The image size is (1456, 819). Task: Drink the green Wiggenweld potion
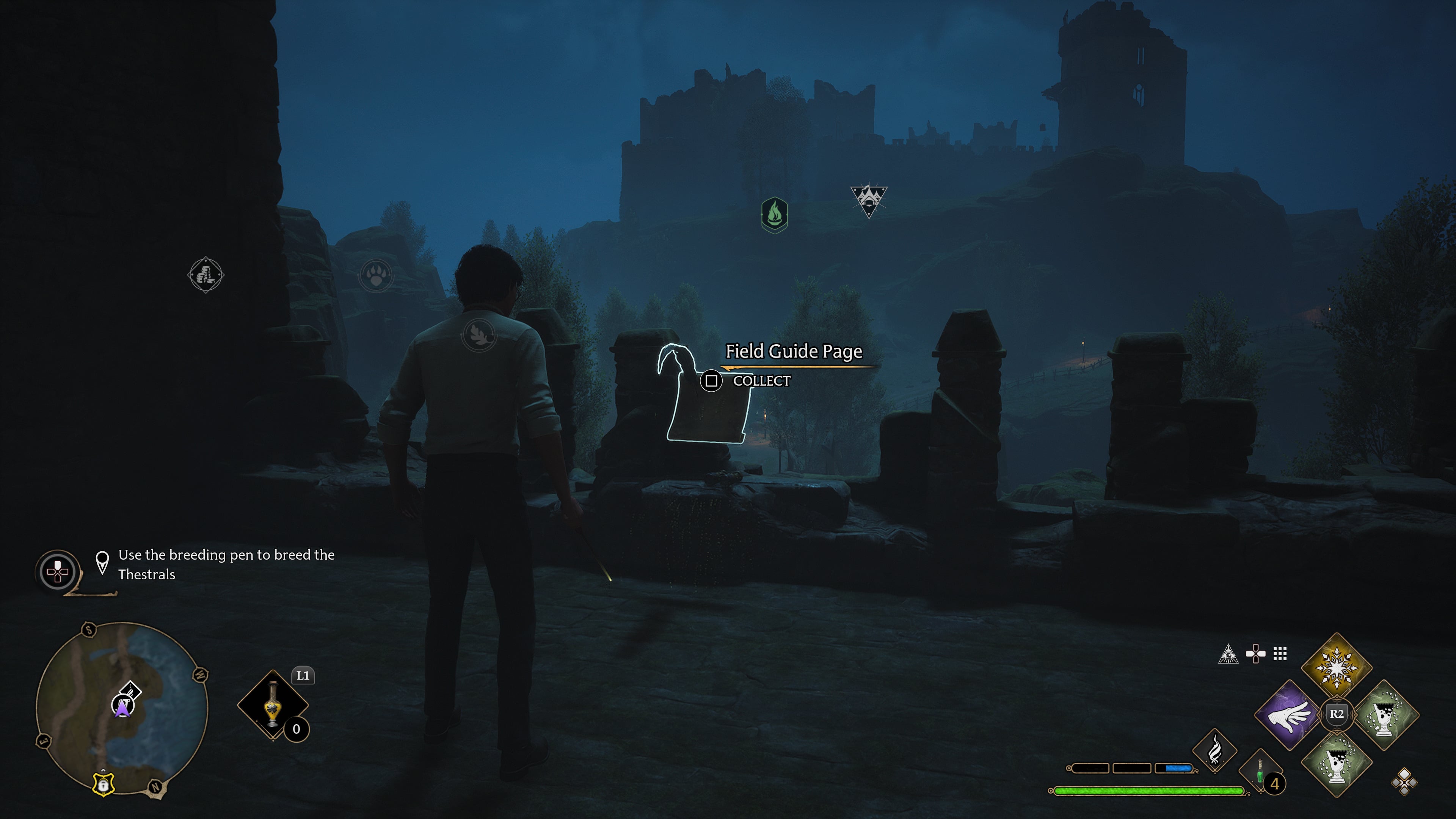pos(1260,773)
